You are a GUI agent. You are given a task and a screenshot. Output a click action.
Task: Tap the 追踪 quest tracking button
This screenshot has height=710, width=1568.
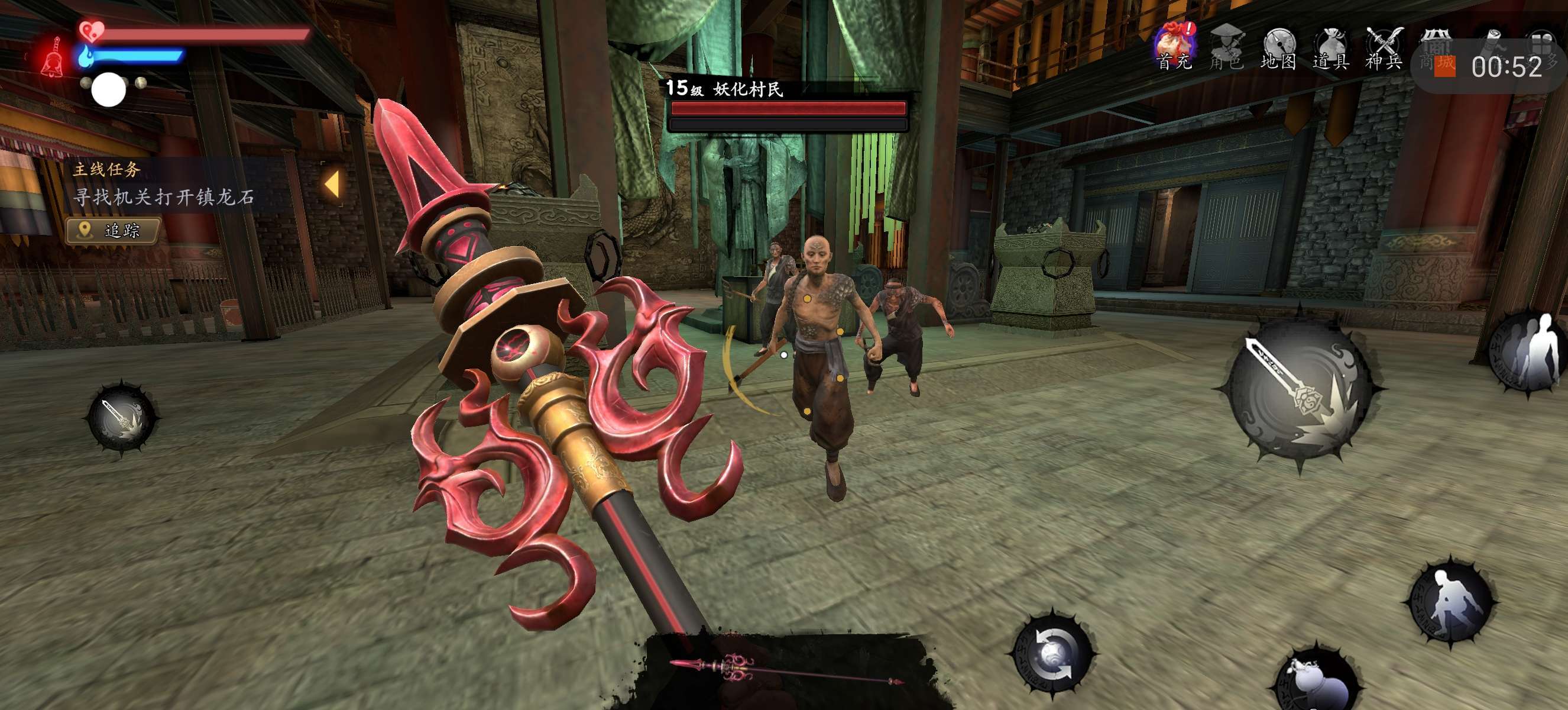pos(113,230)
